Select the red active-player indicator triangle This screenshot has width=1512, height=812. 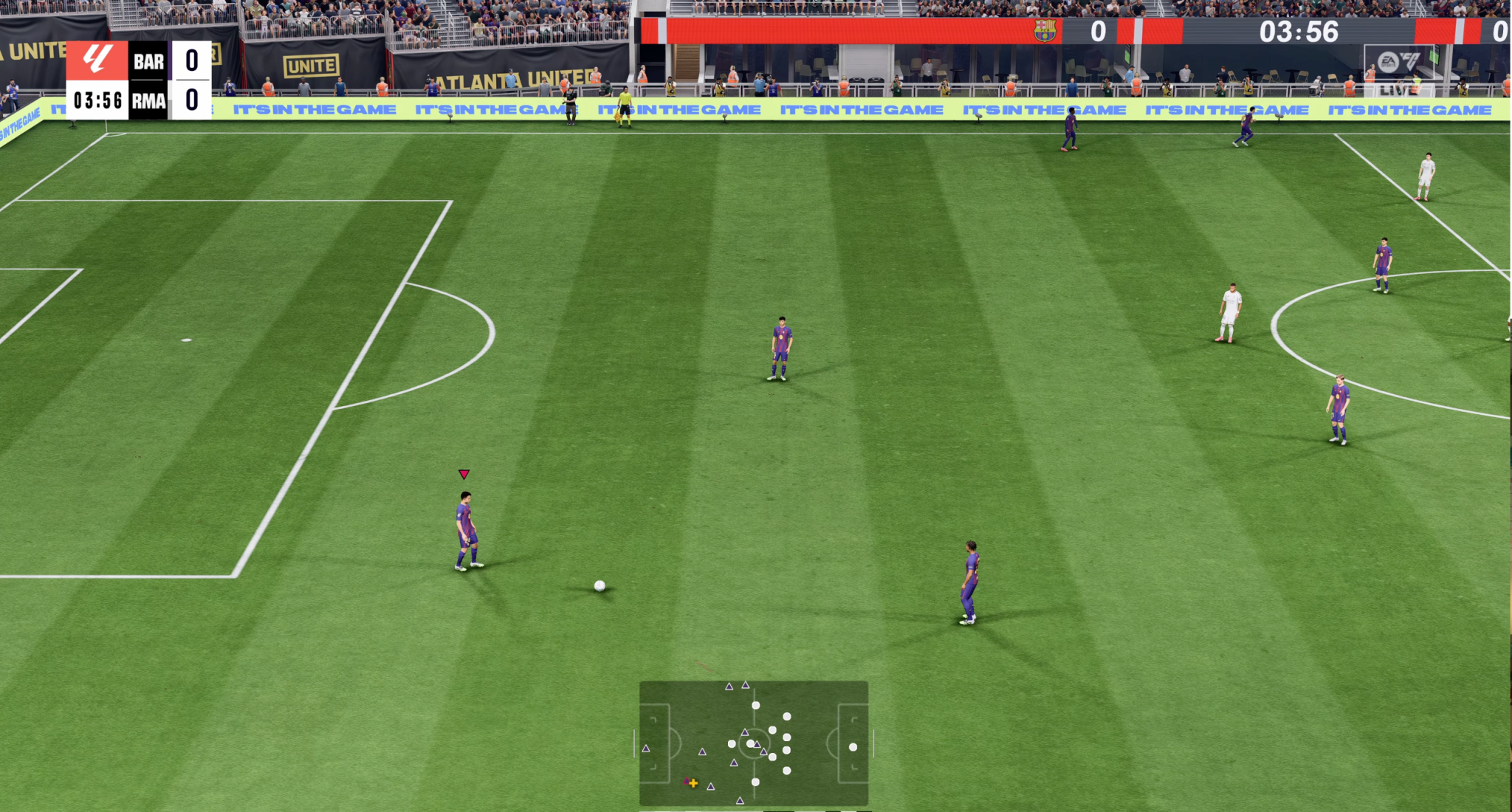point(464,474)
